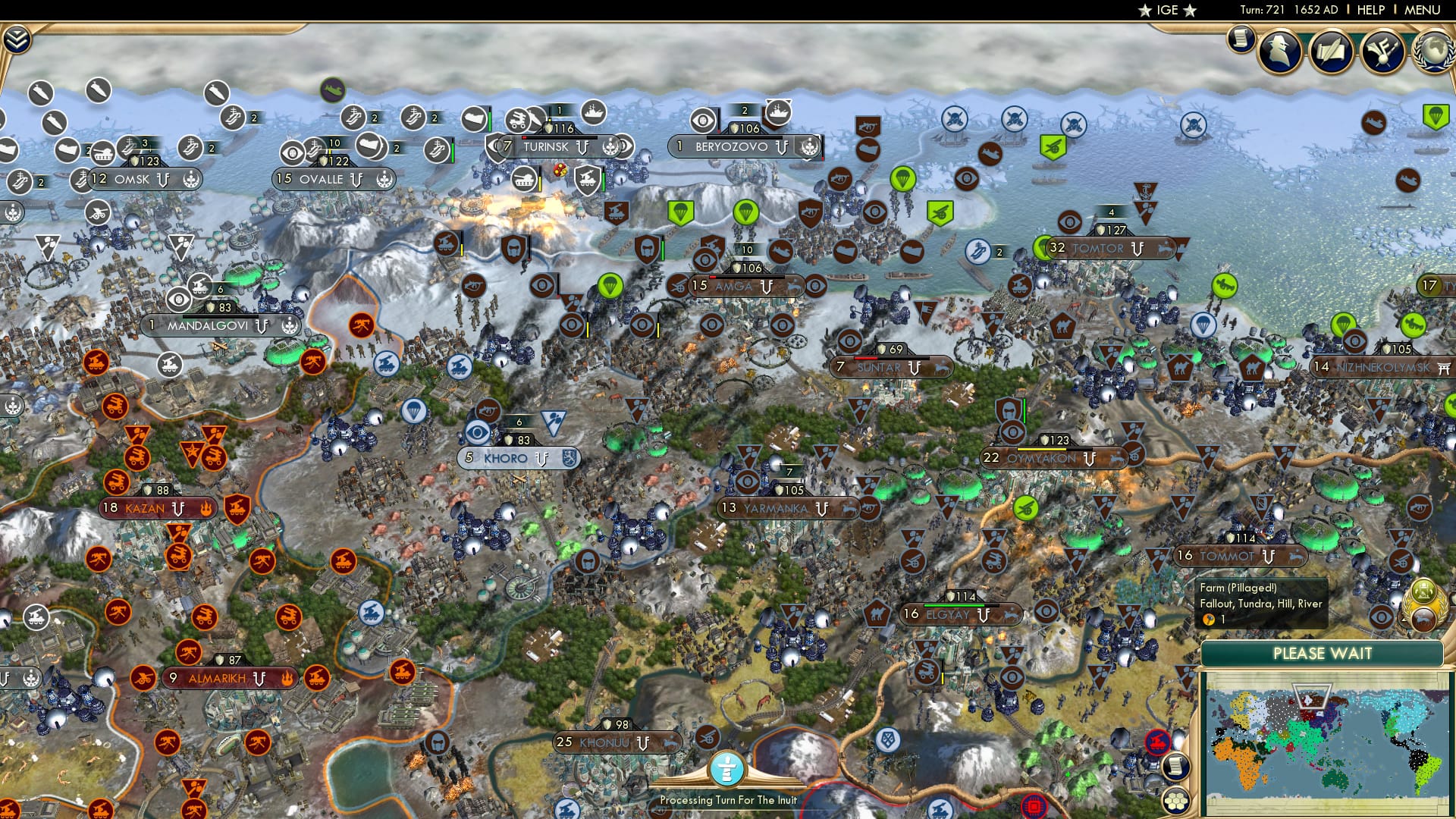The image size is (1456, 819).
Task: Click the PLEASE WAIT banner
Action: 1323,654
